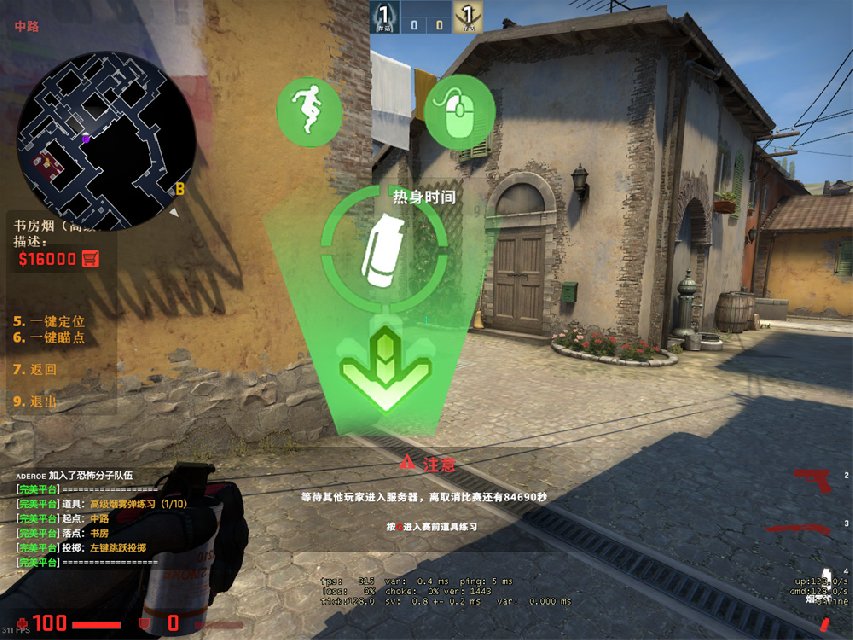Open the buy cart icon beside $16000
Screen dimensions: 853x640
point(91,258)
